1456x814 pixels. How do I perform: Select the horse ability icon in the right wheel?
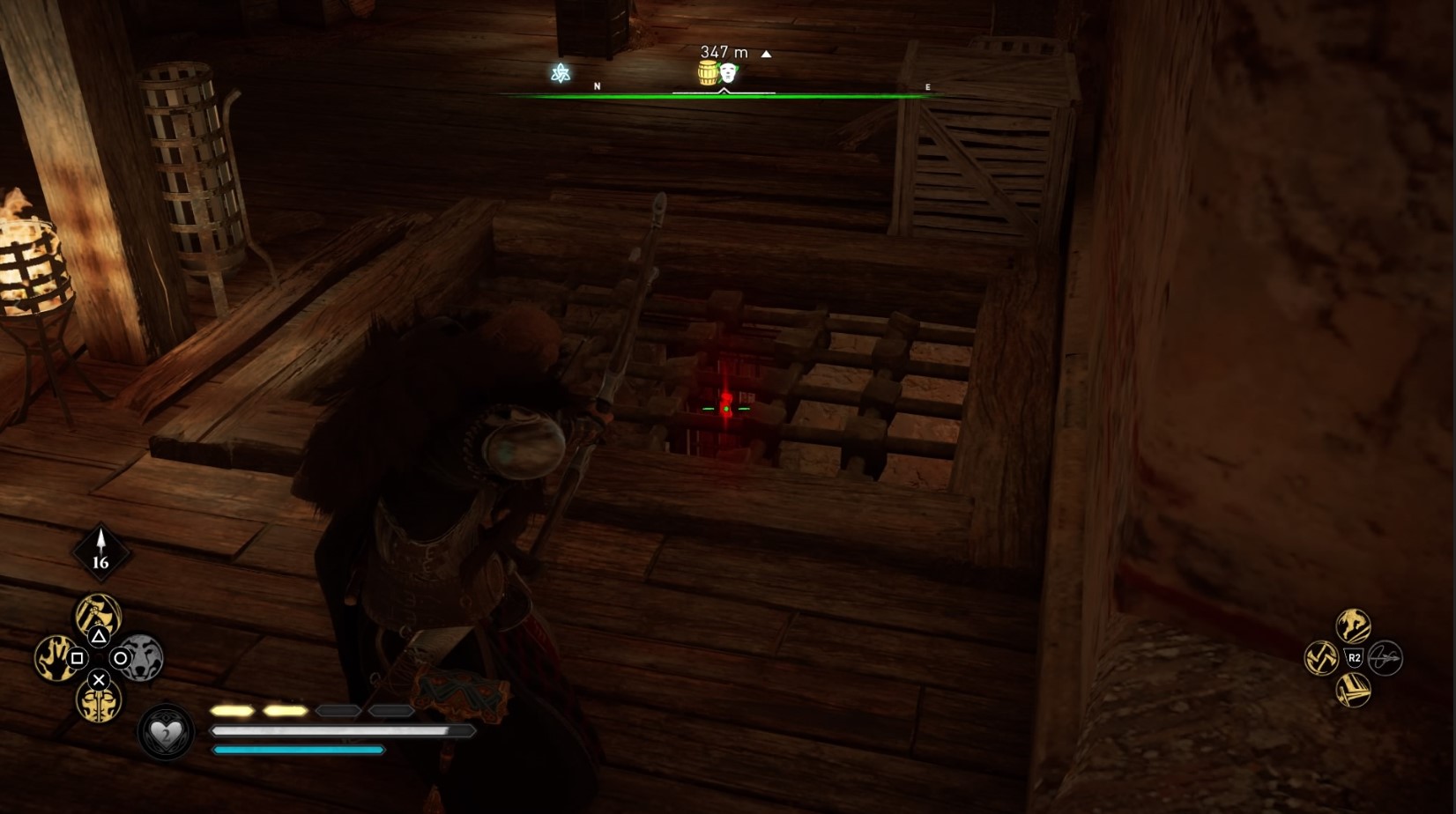click(1353, 625)
